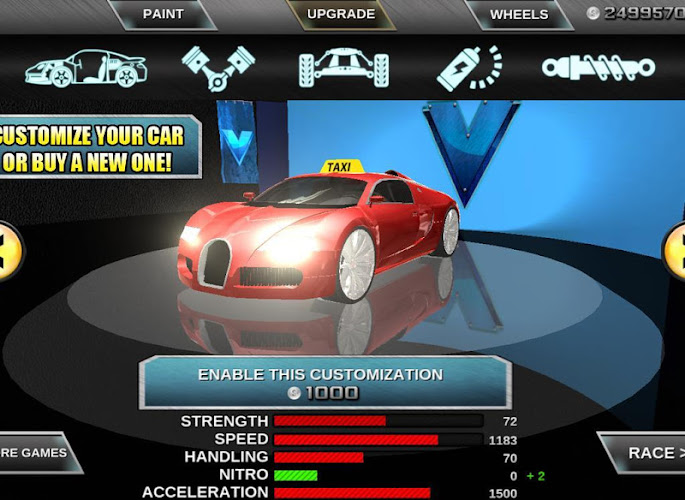Select the engine pistons upgrade icon
Viewport: 685px width, 500px height.
218,67
